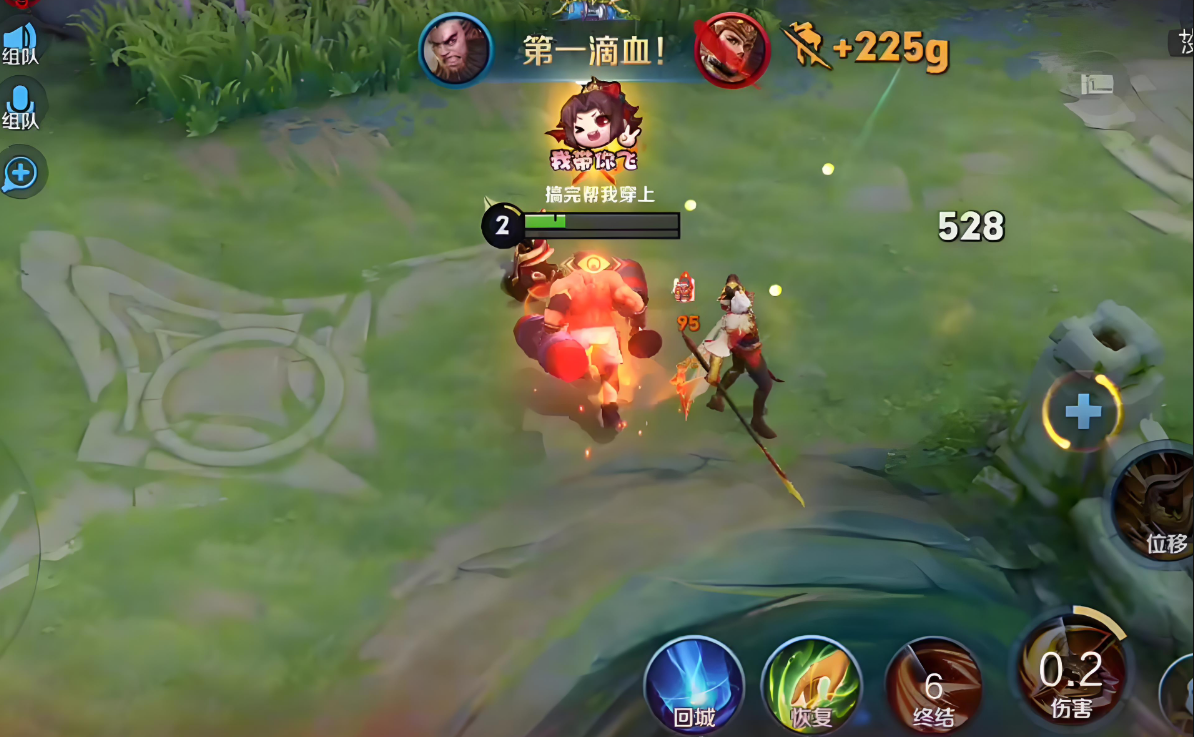Screen dimensions: 1194x737
Task: Toggle the 组队 team speaker icon
Action: [x=19, y=40]
